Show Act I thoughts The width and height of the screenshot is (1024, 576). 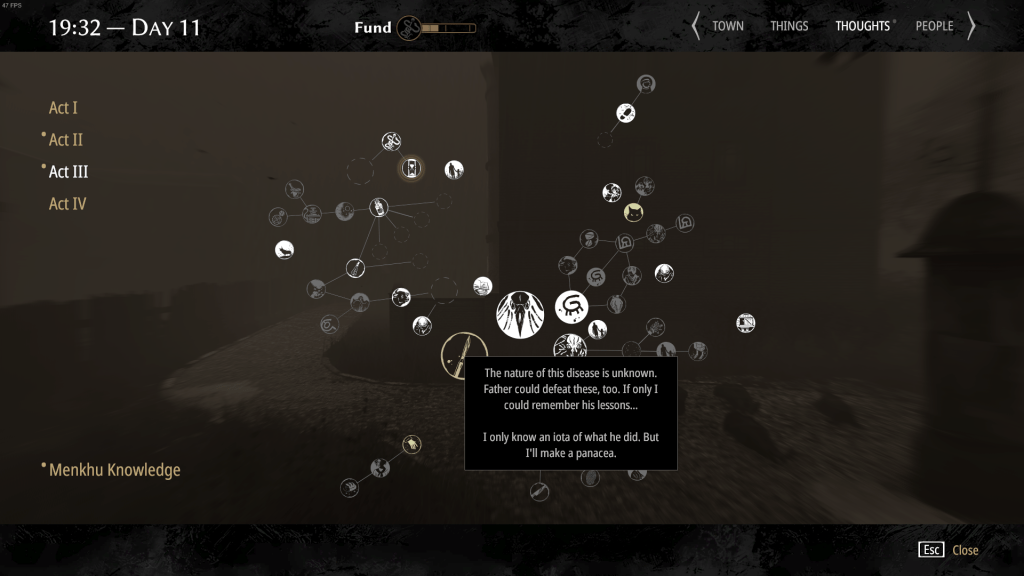pos(63,108)
